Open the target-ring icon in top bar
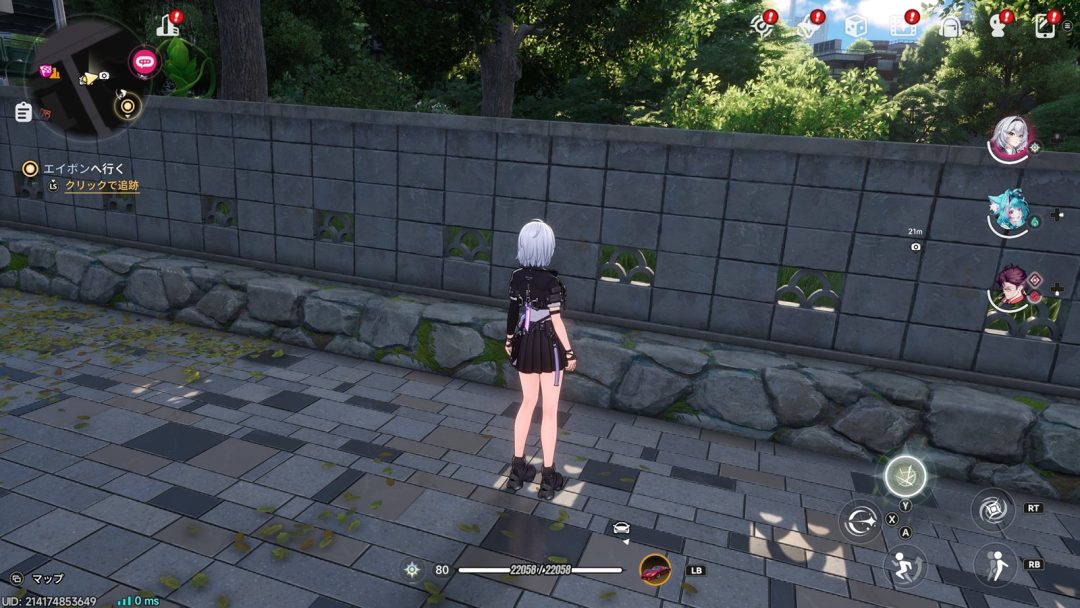 coord(762,26)
